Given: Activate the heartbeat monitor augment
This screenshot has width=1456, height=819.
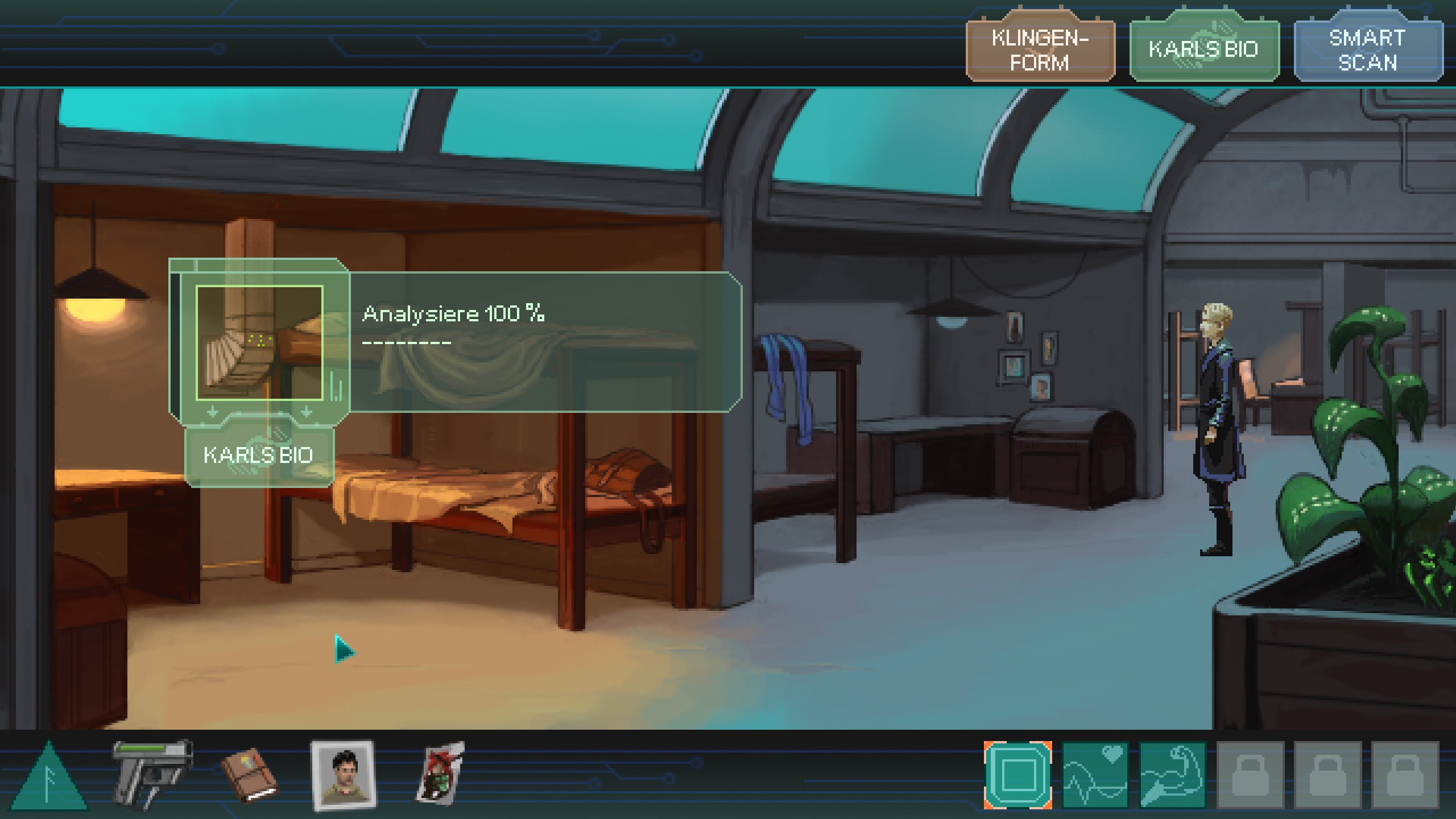Looking at the screenshot, I should (x=1095, y=775).
